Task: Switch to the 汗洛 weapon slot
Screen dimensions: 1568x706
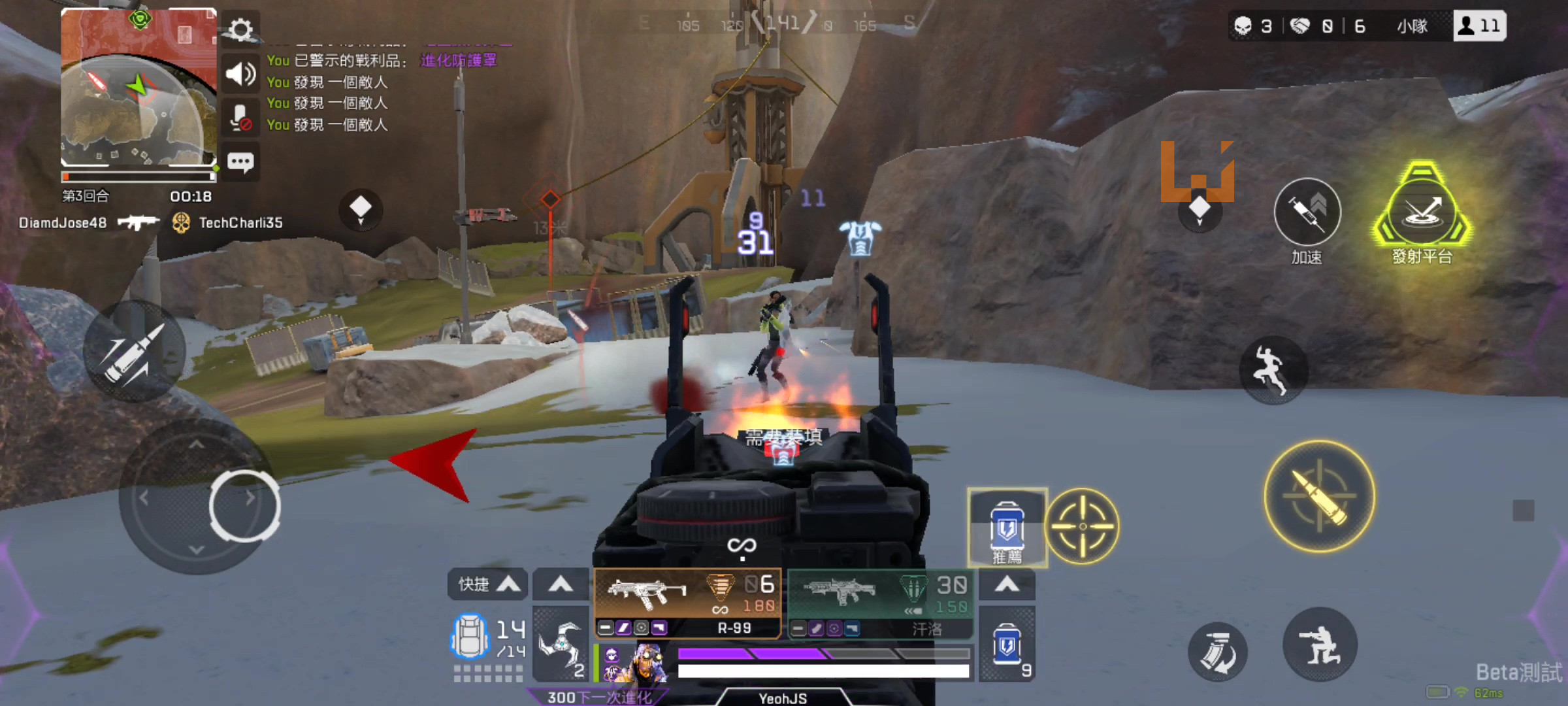Action: tap(879, 603)
